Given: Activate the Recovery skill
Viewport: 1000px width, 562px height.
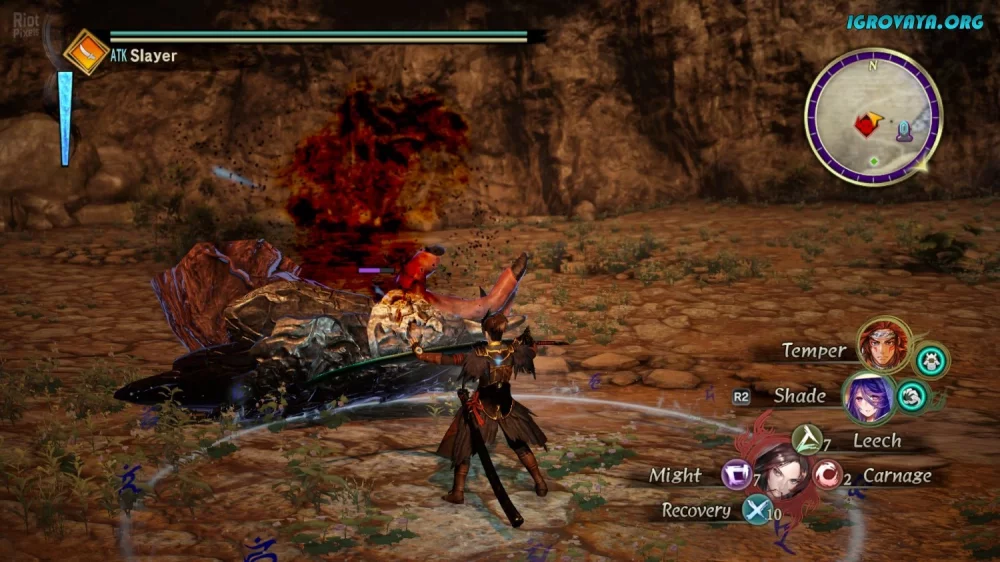Looking at the screenshot, I should (x=756, y=510).
